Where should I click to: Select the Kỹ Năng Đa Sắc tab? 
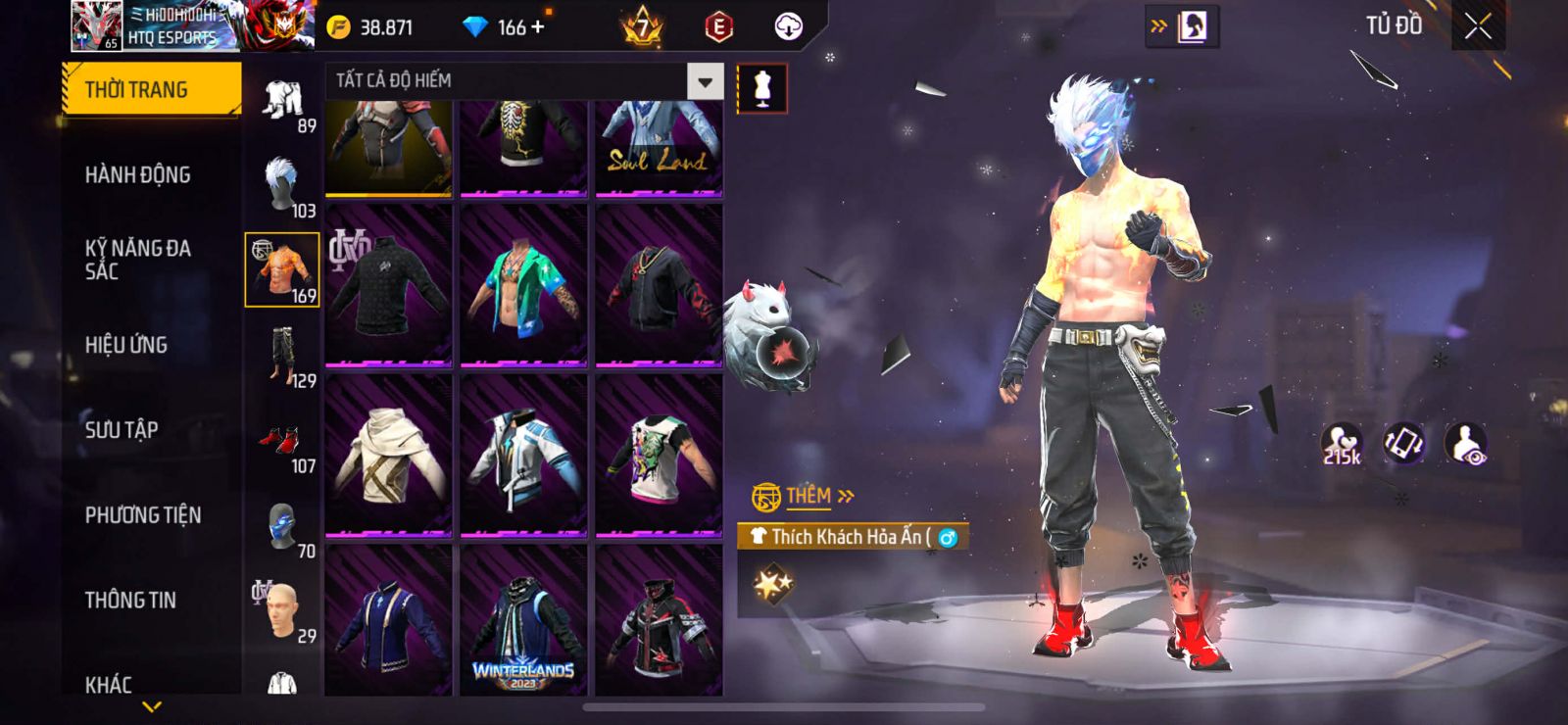[x=138, y=260]
